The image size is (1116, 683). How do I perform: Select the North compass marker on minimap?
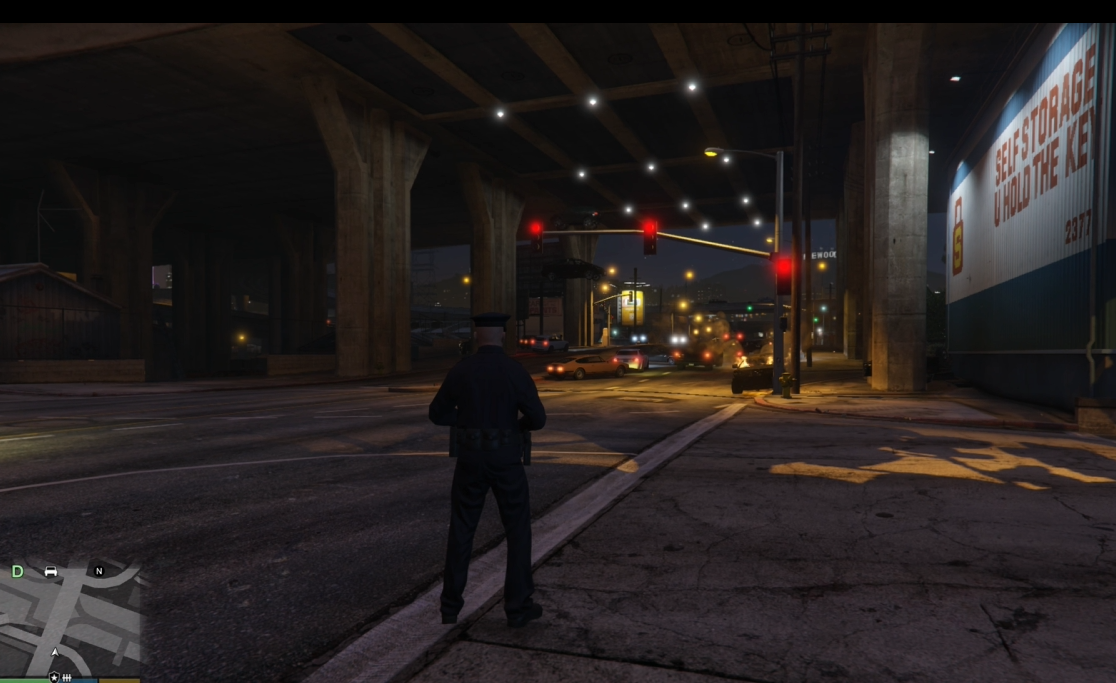99,571
